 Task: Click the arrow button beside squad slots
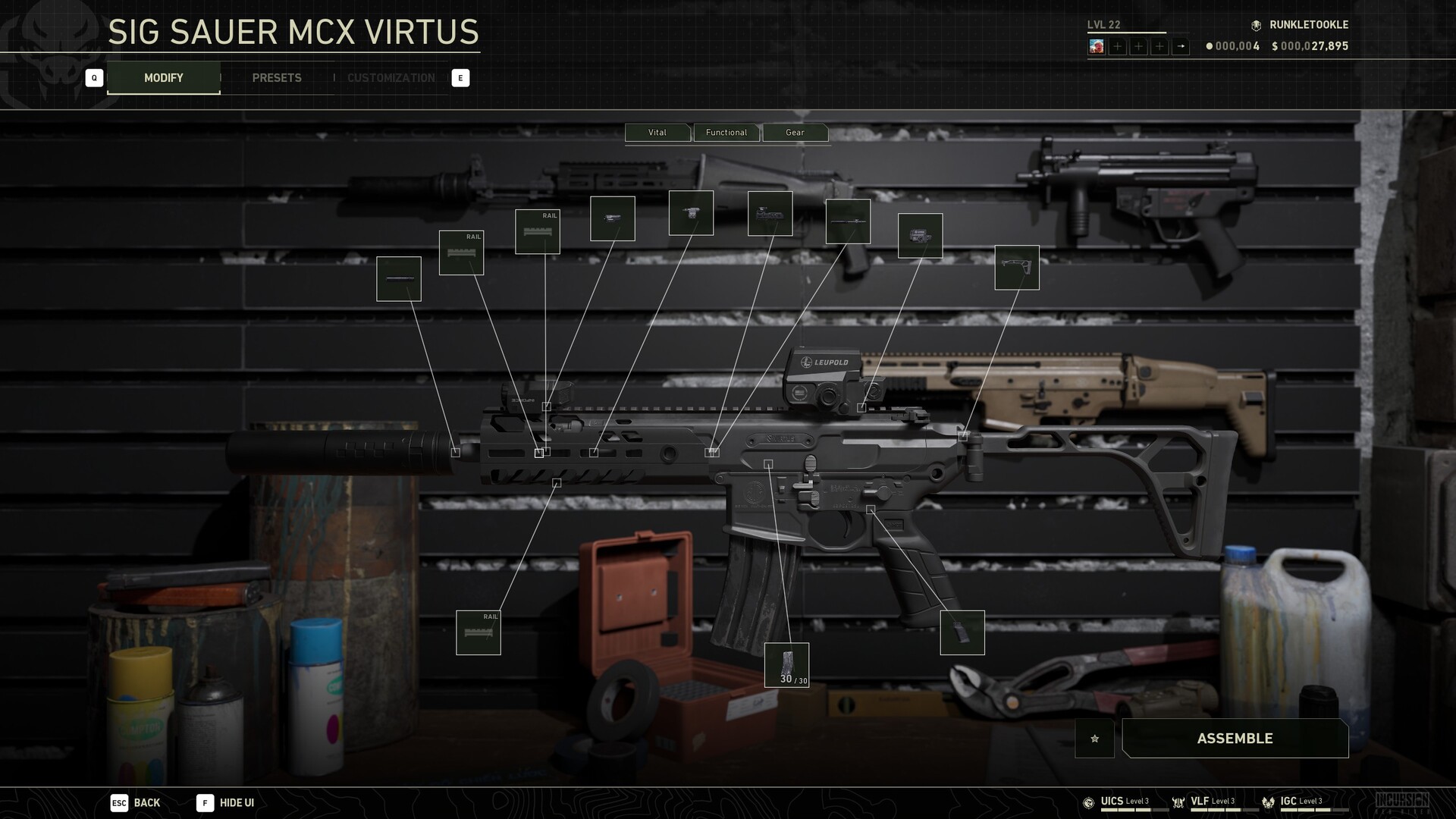pos(1181,46)
